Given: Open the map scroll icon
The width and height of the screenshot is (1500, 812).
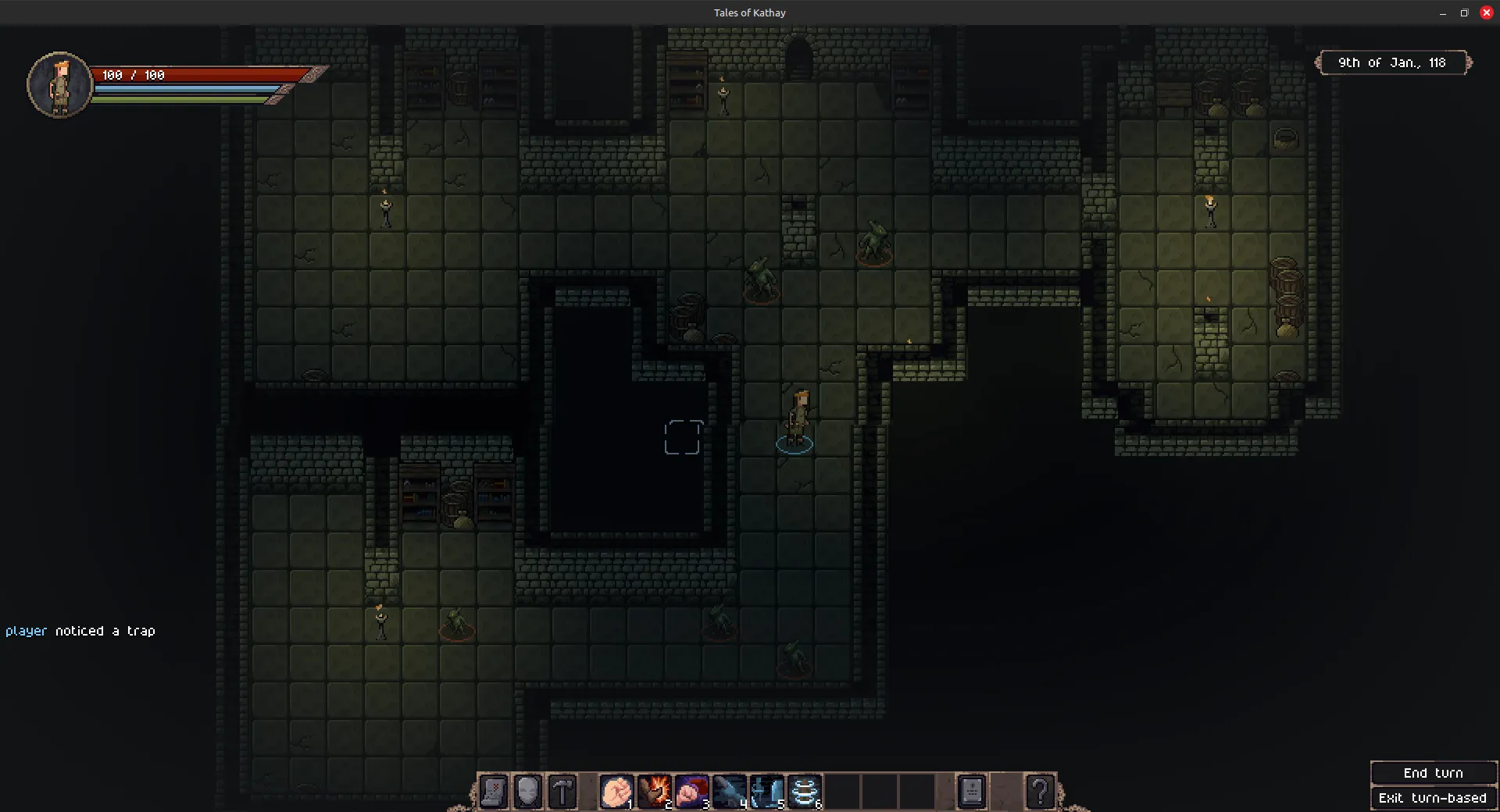Looking at the screenshot, I should [x=494, y=792].
